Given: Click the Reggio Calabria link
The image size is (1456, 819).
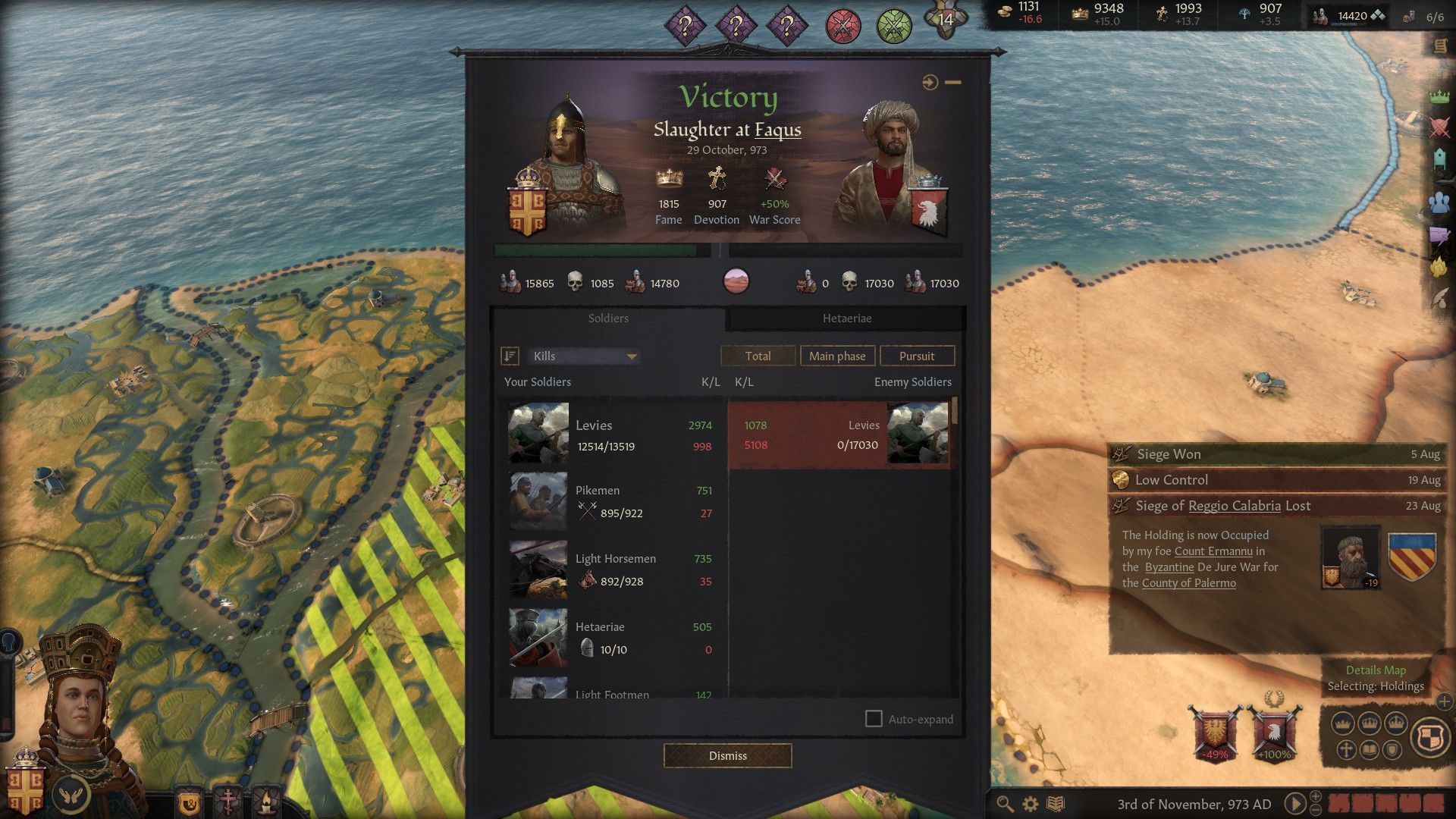Looking at the screenshot, I should click(1234, 506).
